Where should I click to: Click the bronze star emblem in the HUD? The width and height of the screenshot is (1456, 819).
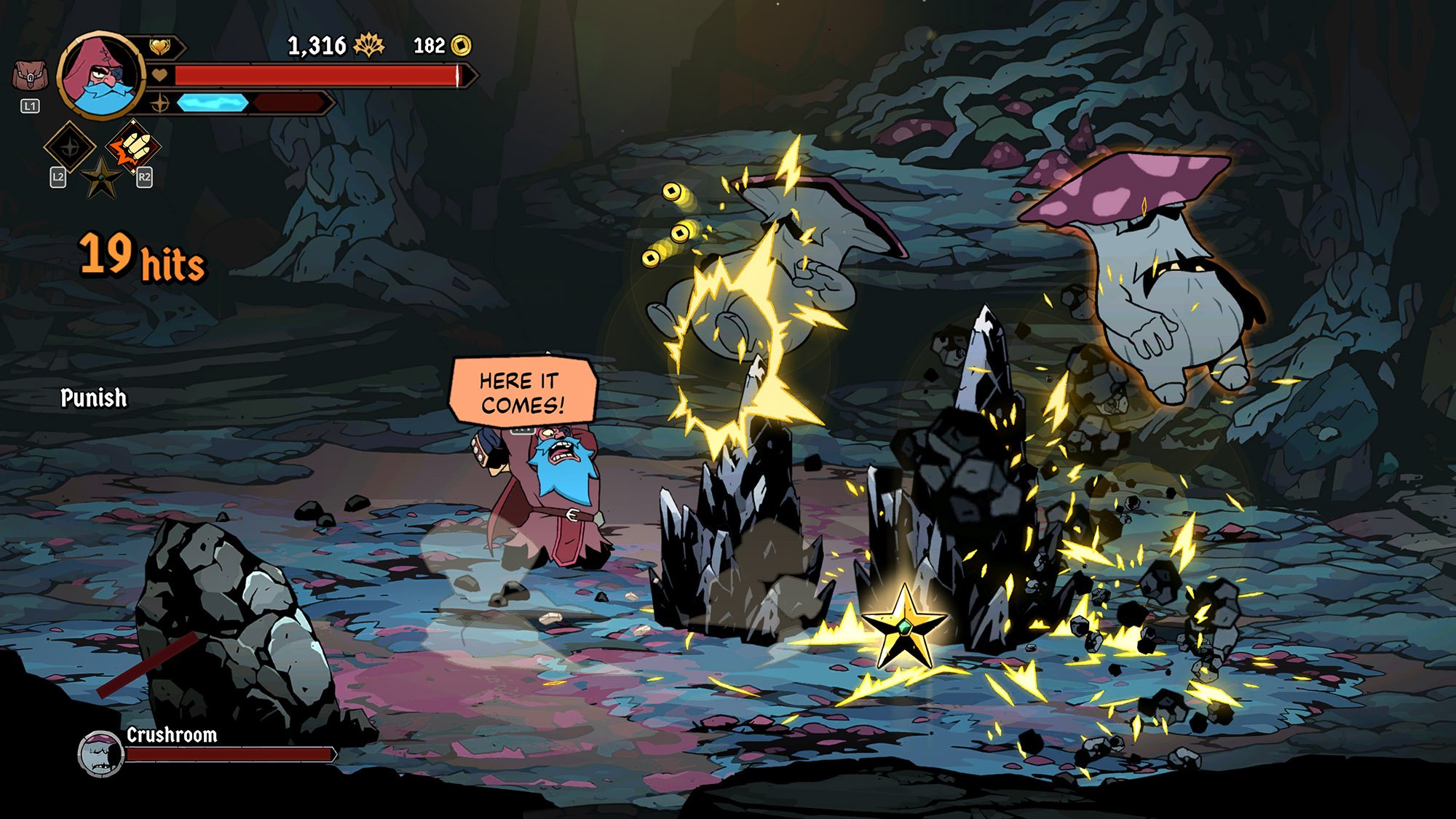click(102, 177)
